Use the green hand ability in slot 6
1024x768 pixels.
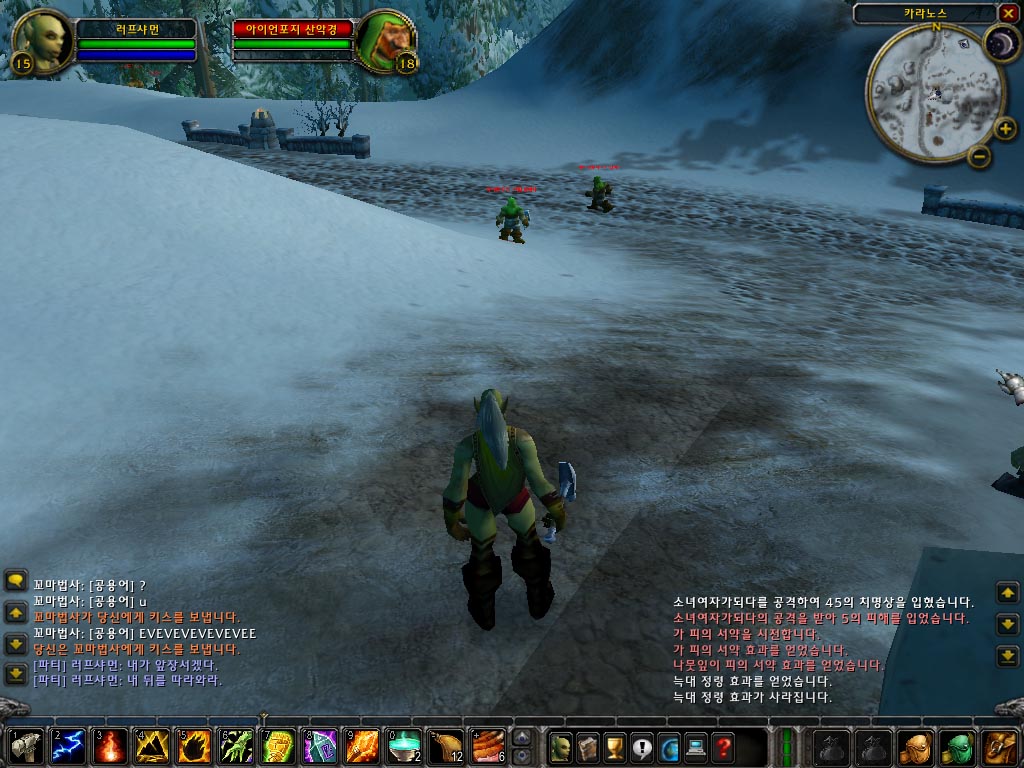235,747
